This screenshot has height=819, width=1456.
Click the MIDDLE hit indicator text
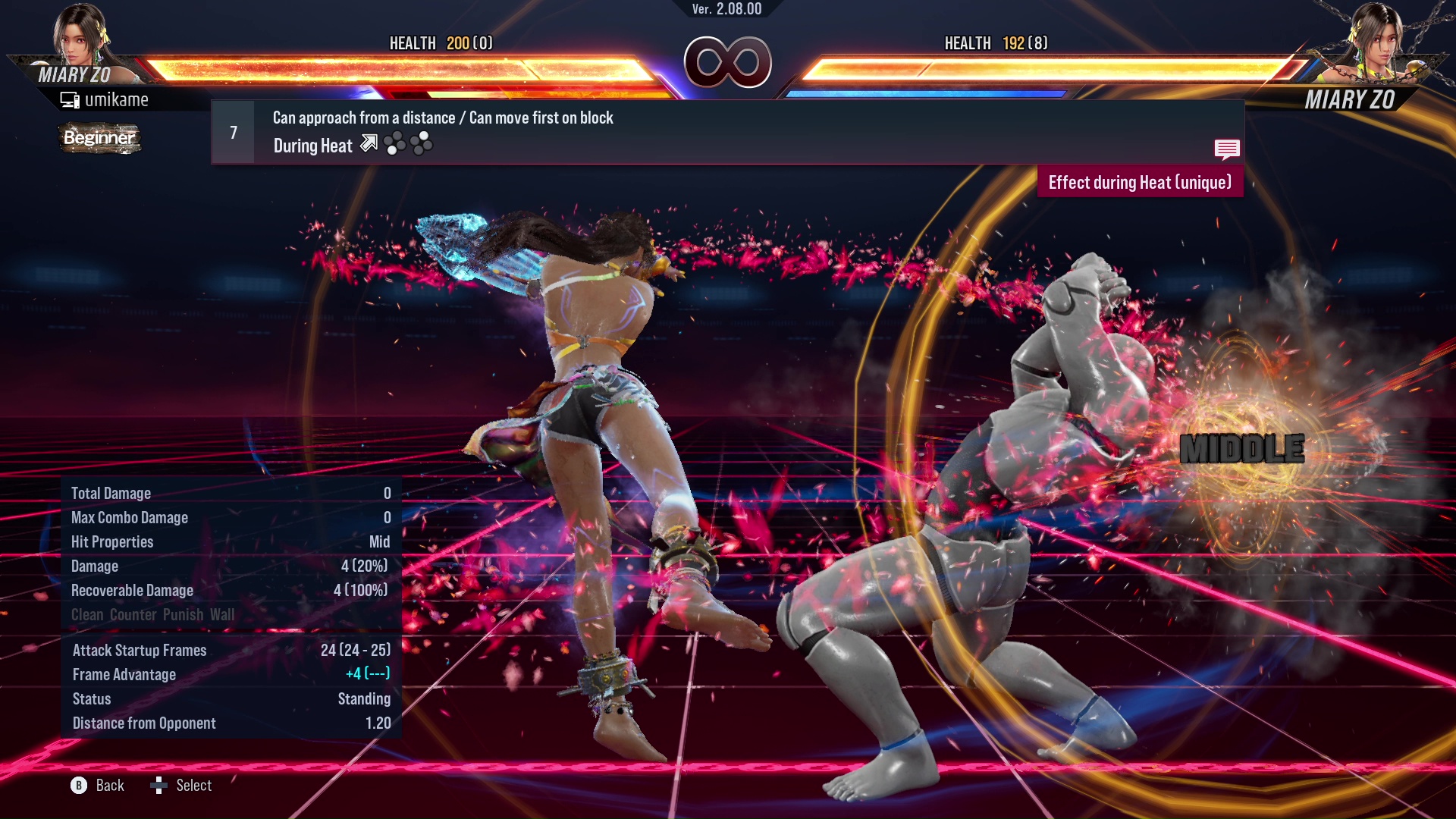point(1242,449)
